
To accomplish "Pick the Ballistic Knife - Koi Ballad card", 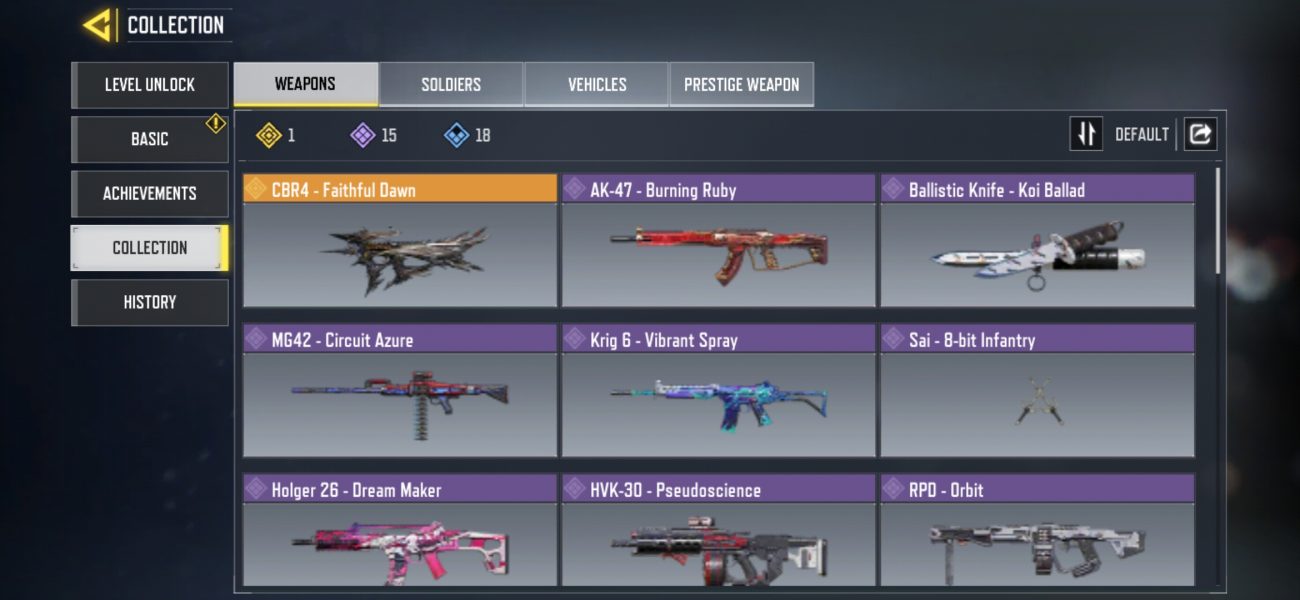I will coord(1037,241).
